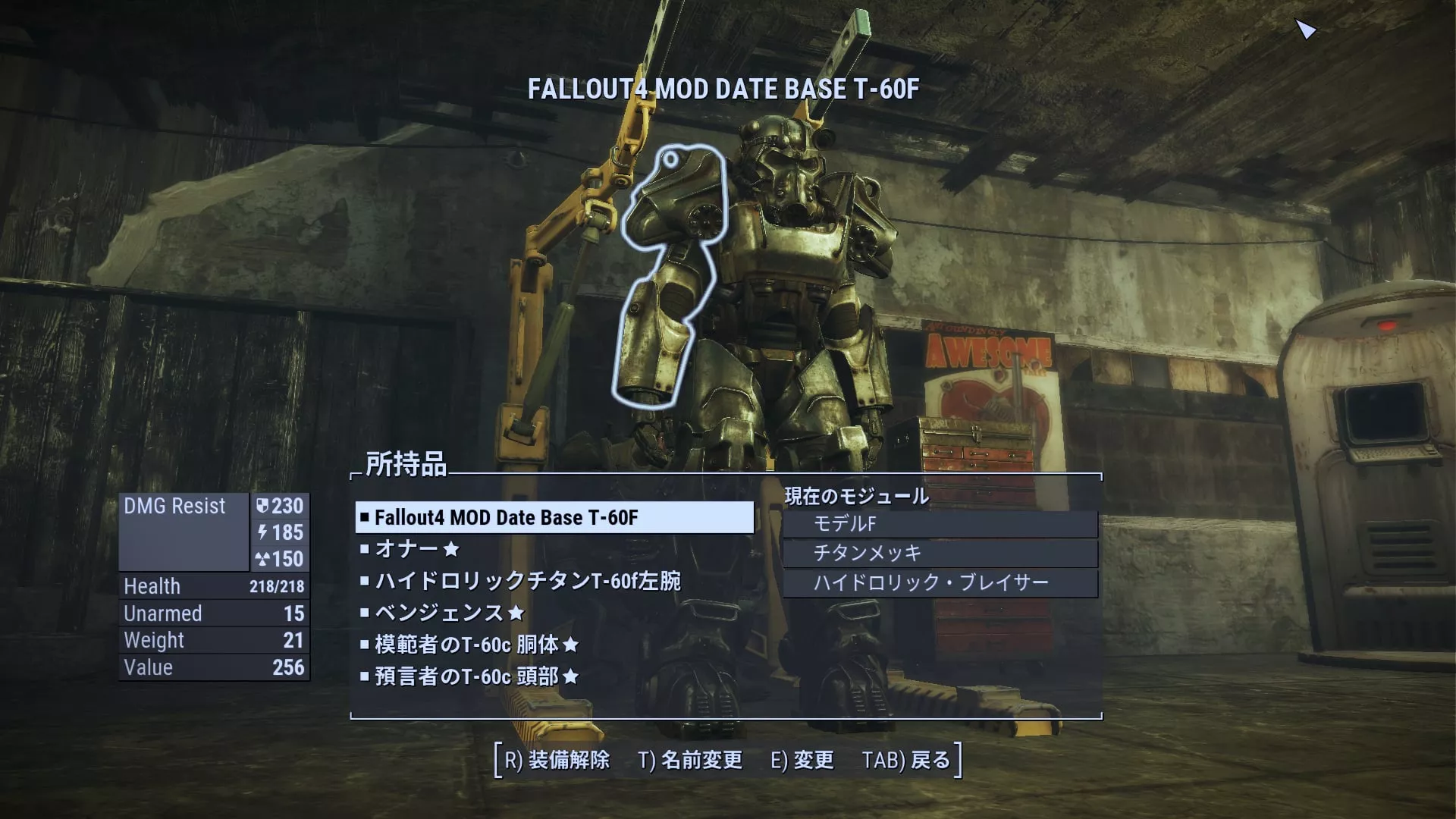Go back with the 戻る button
Image resolution: width=1456 pixels, height=819 pixels.
905,760
